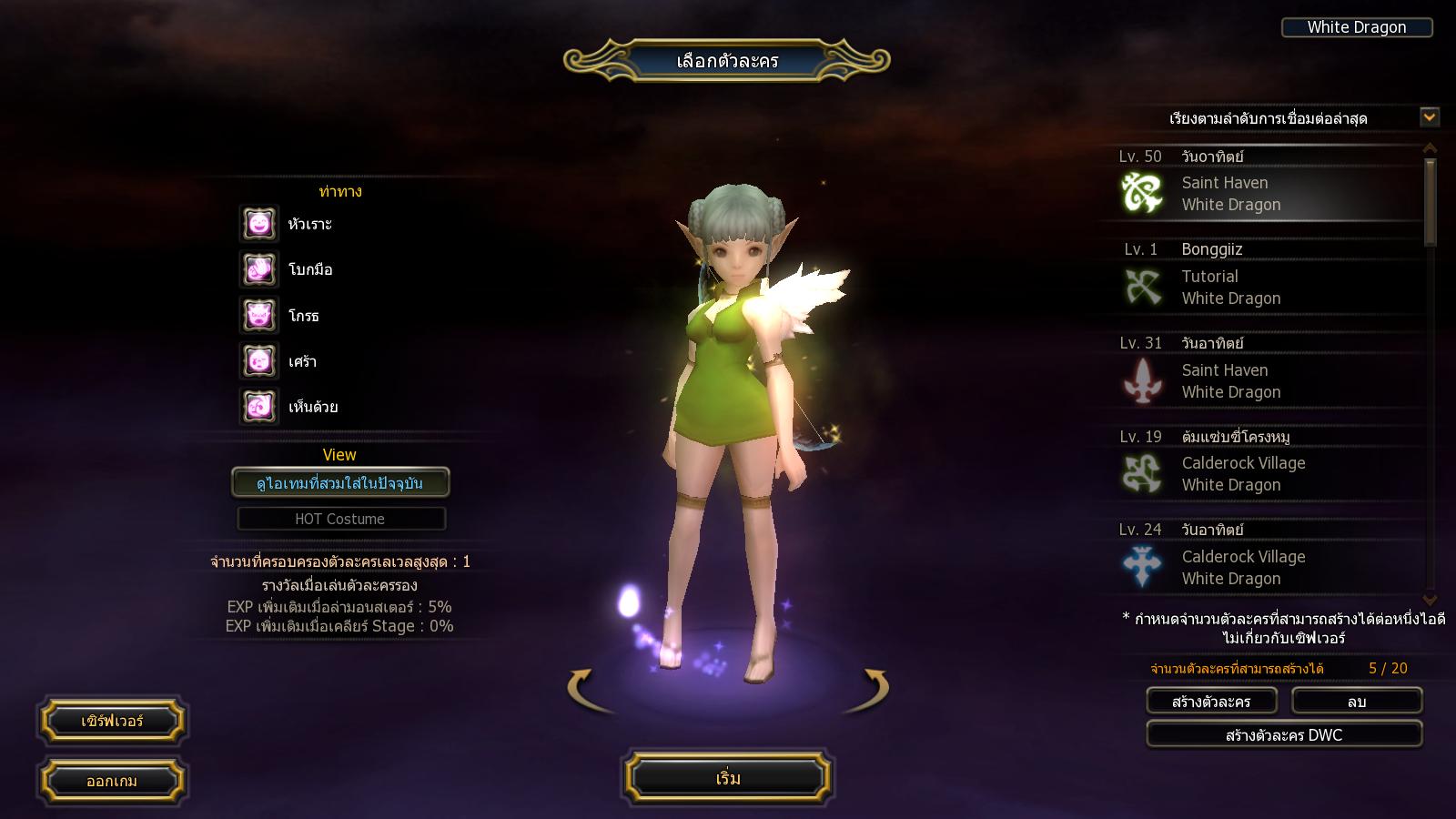Viewport: 1456px width, 819px height.
Task: Select the Lv. 50 Saint Haven character
Action: coord(1260,185)
